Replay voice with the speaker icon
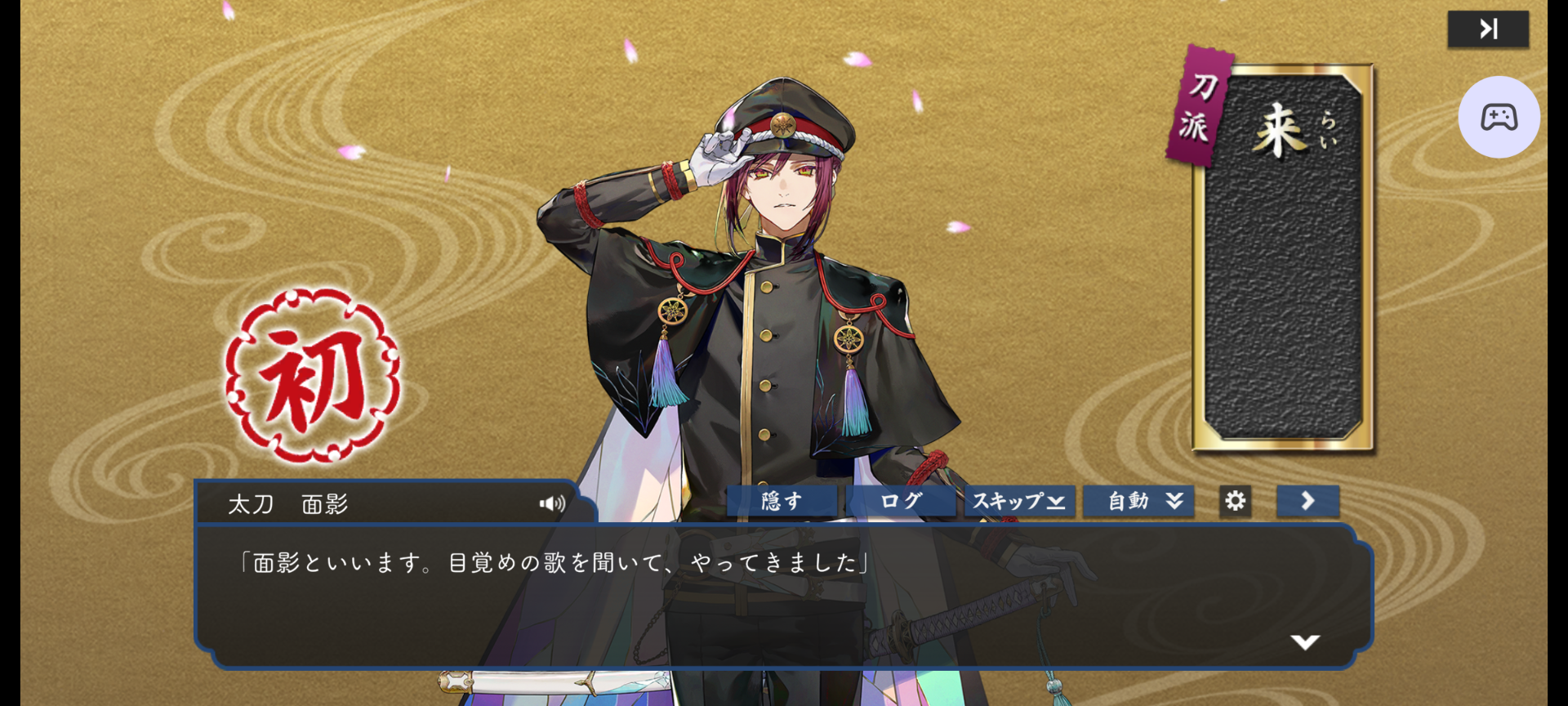Screen dimensions: 1568x706 coord(552,503)
